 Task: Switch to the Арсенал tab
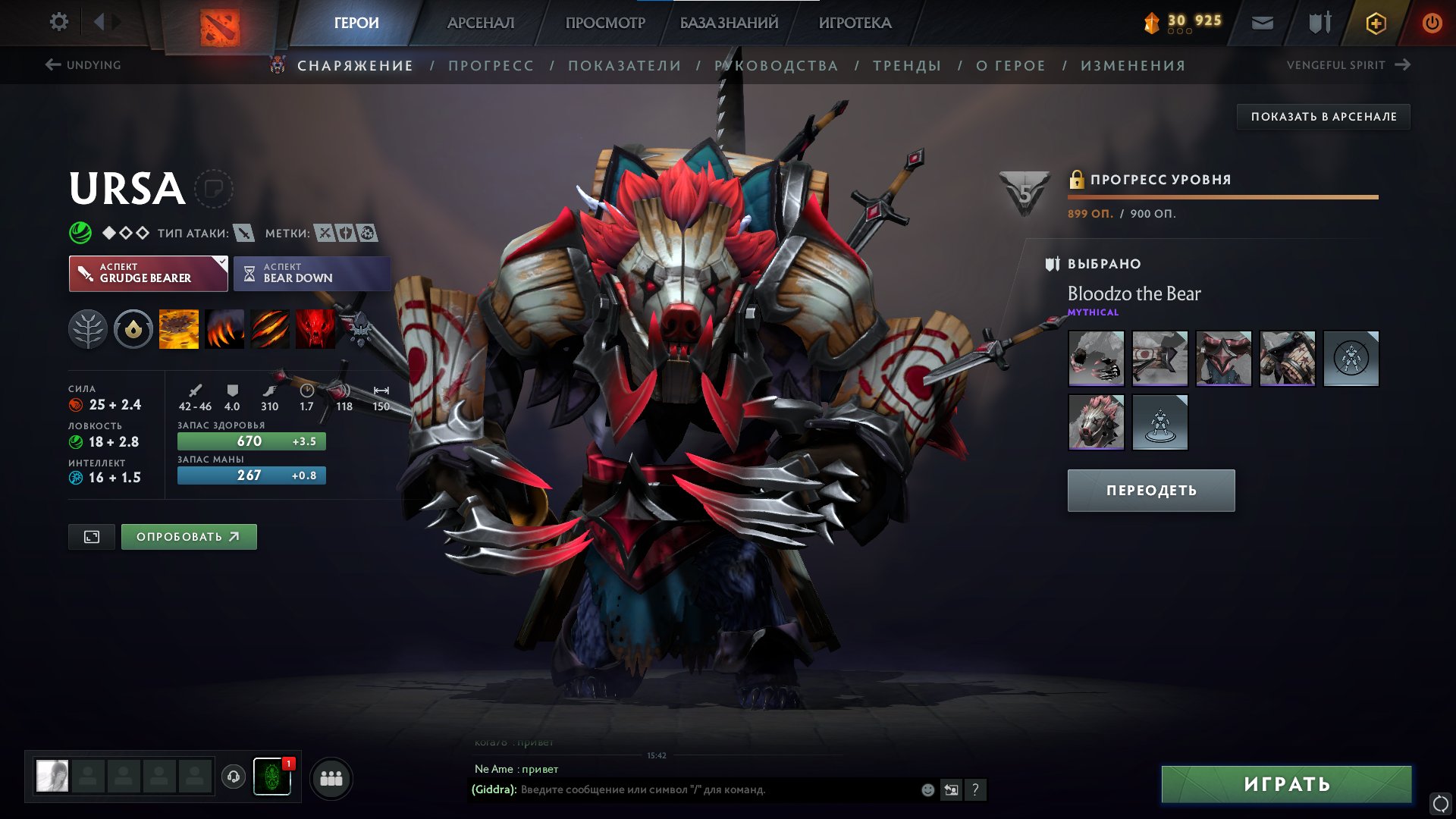480,23
